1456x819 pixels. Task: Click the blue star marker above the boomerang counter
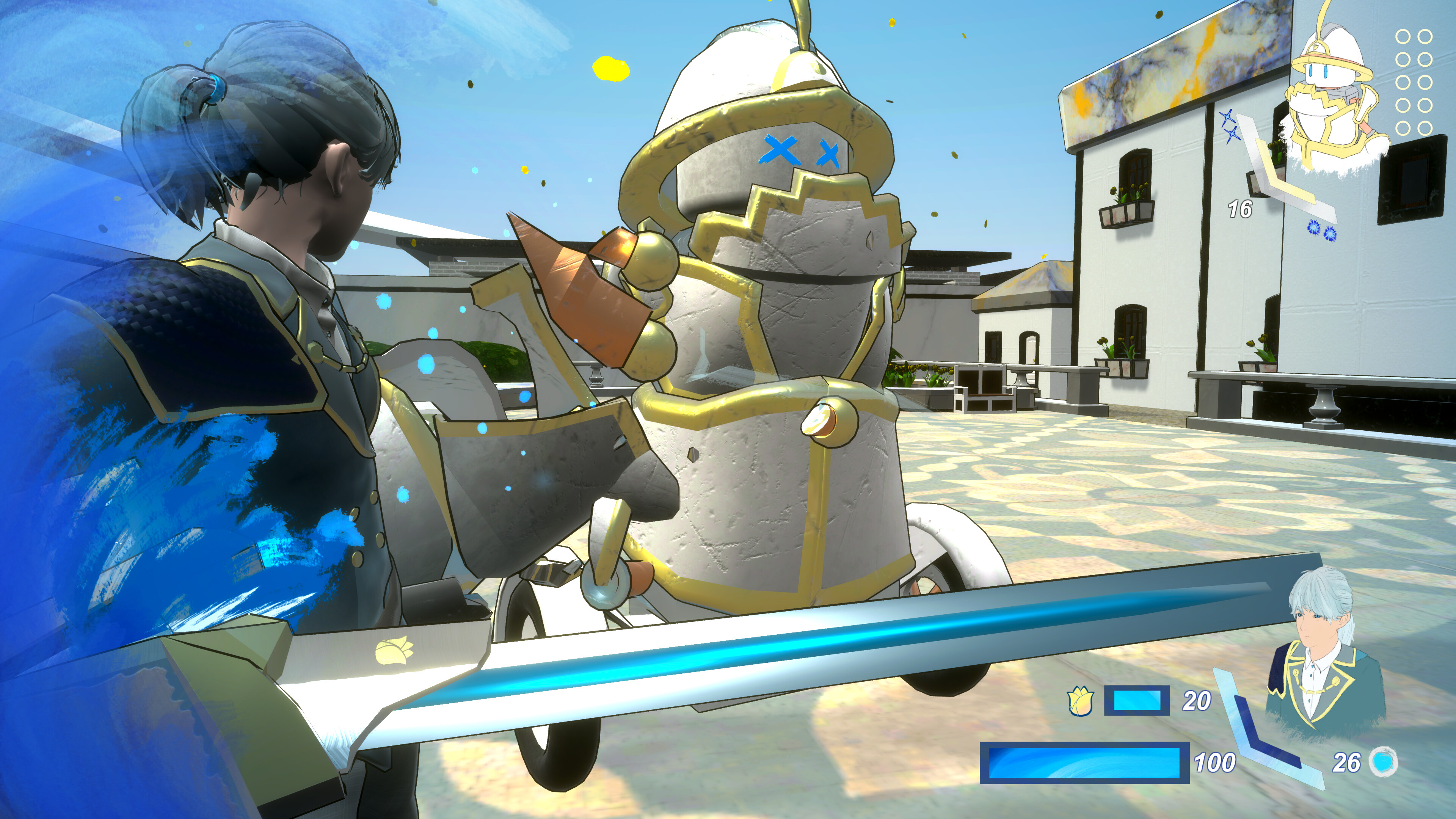coord(1228,118)
